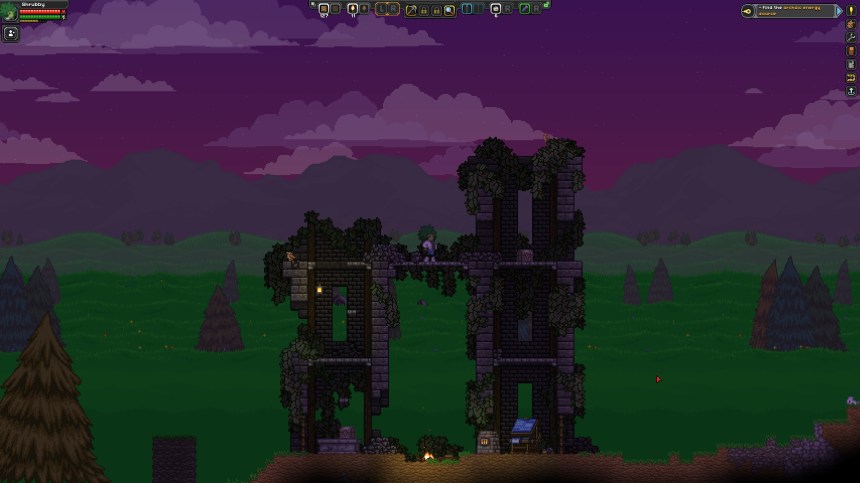Beam up to ship
The height and width of the screenshot is (483, 860).
851,91
